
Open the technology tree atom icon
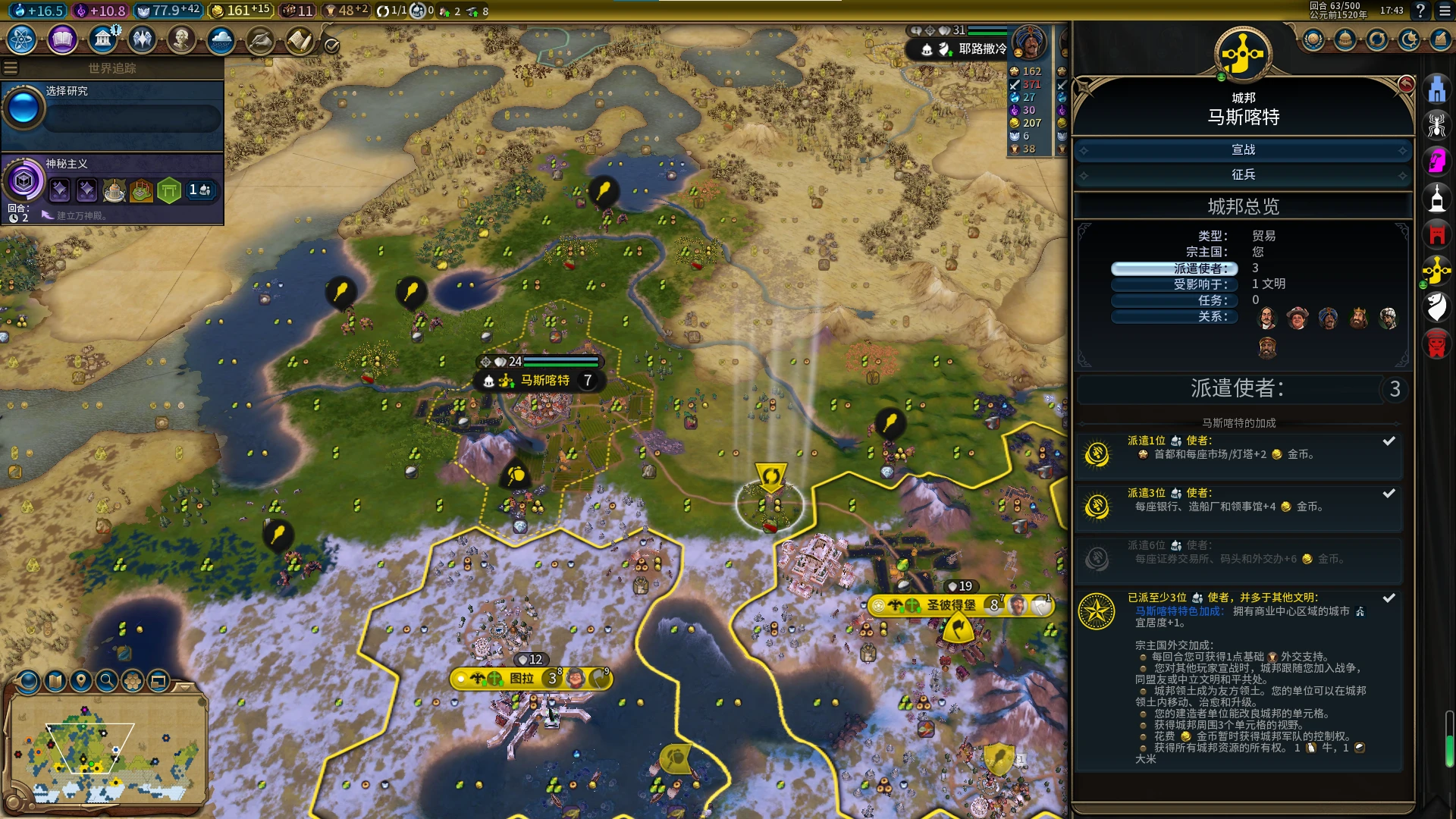22,39
